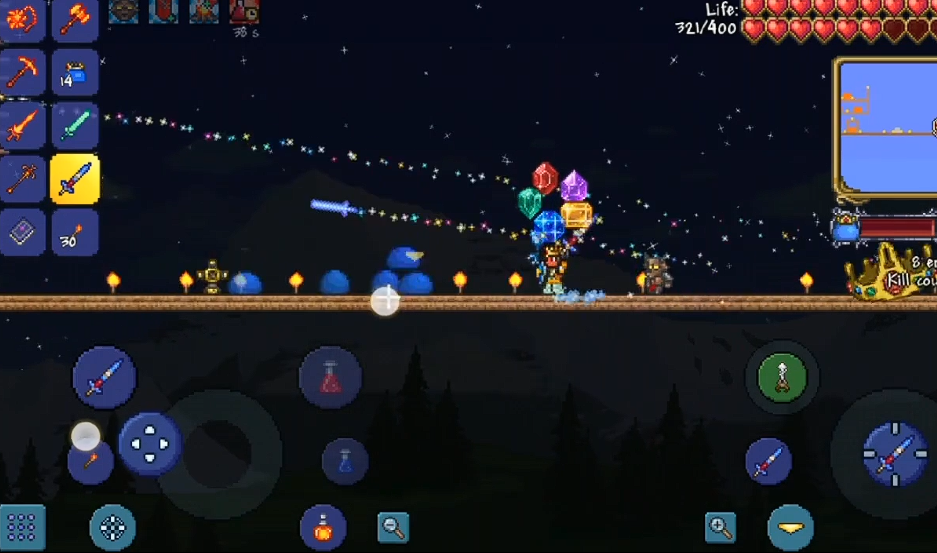937x553 pixels.
Task: Select the fiery sword hotbar slot
Action: point(22,126)
